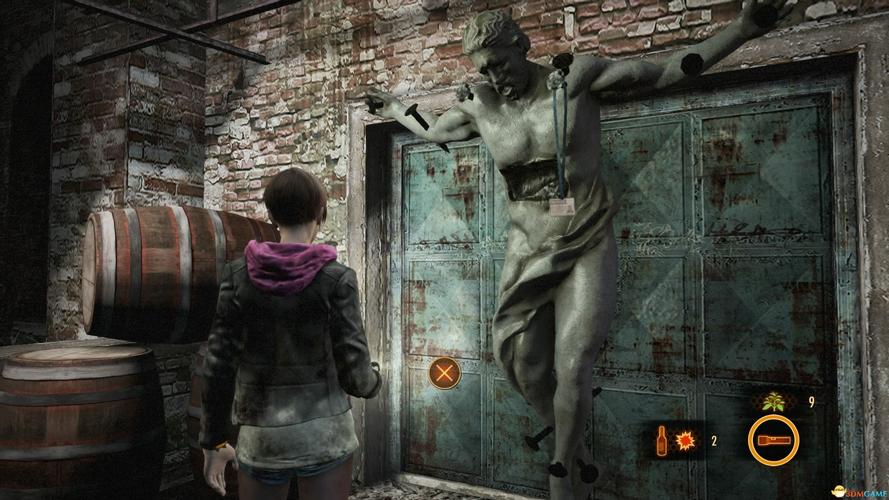Screen dimensions: 889x500
Task: Select the green herb item icon
Action: (x=774, y=402)
